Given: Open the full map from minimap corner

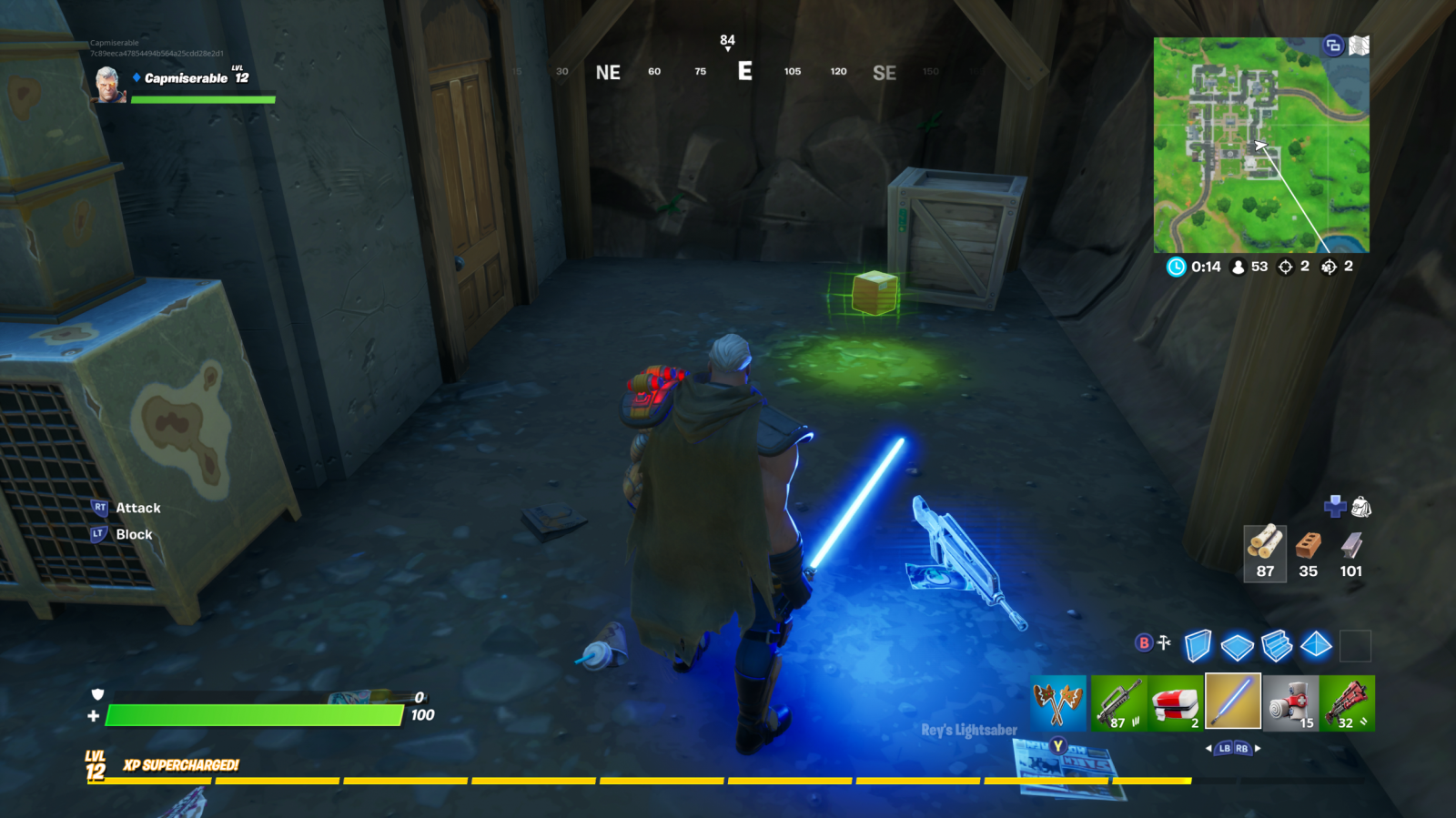Looking at the screenshot, I should pyautogui.click(x=1359, y=45).
